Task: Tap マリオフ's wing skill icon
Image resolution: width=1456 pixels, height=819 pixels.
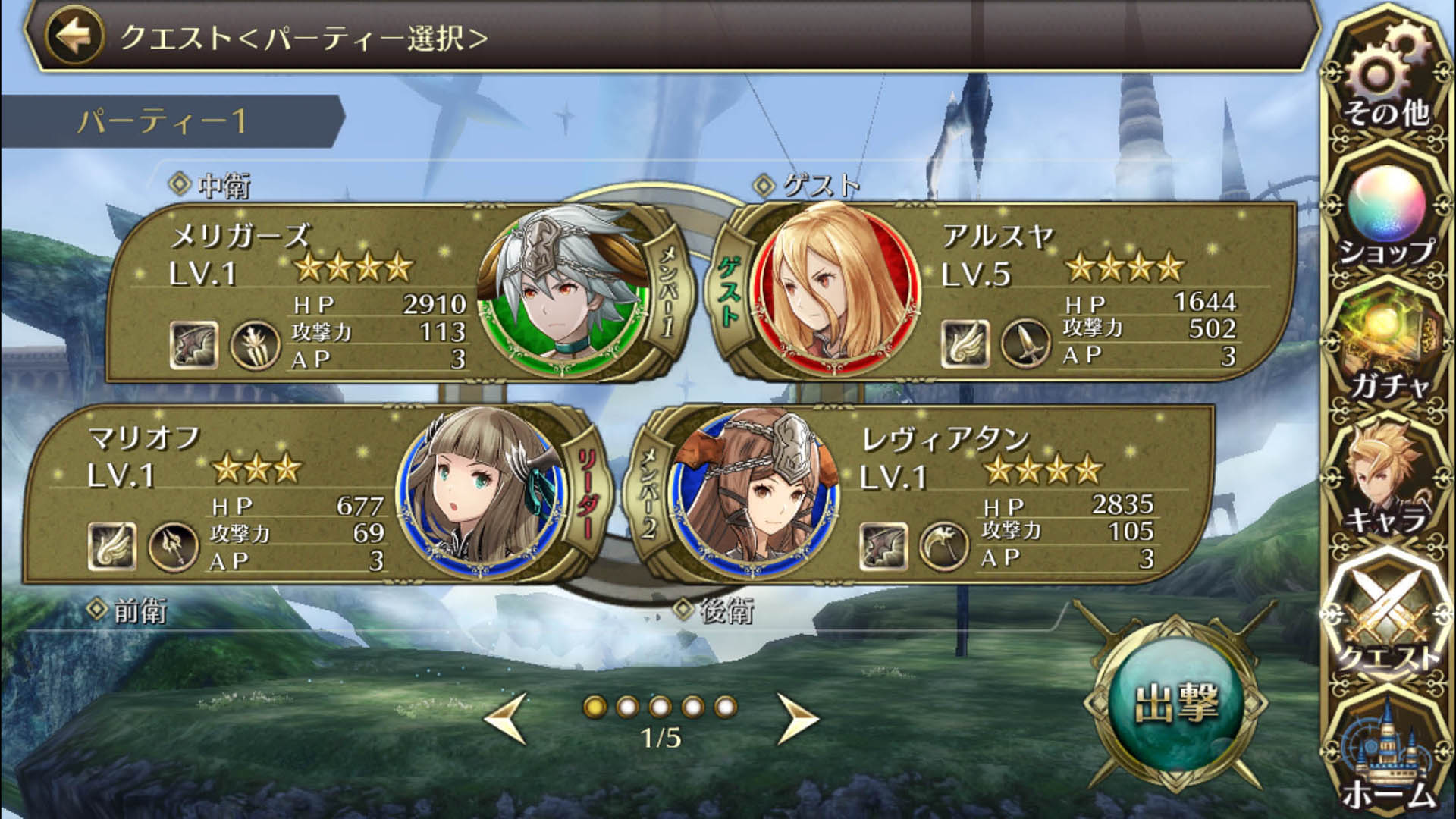Action: click(112, 546)
